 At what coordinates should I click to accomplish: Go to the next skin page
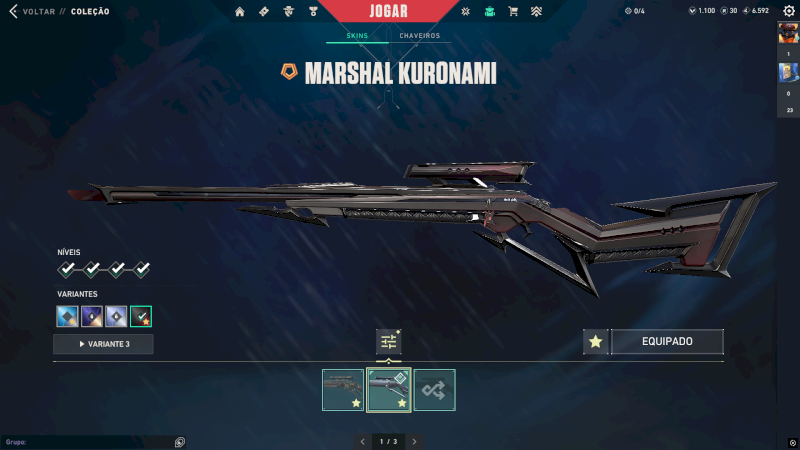[x=414, y=441]
